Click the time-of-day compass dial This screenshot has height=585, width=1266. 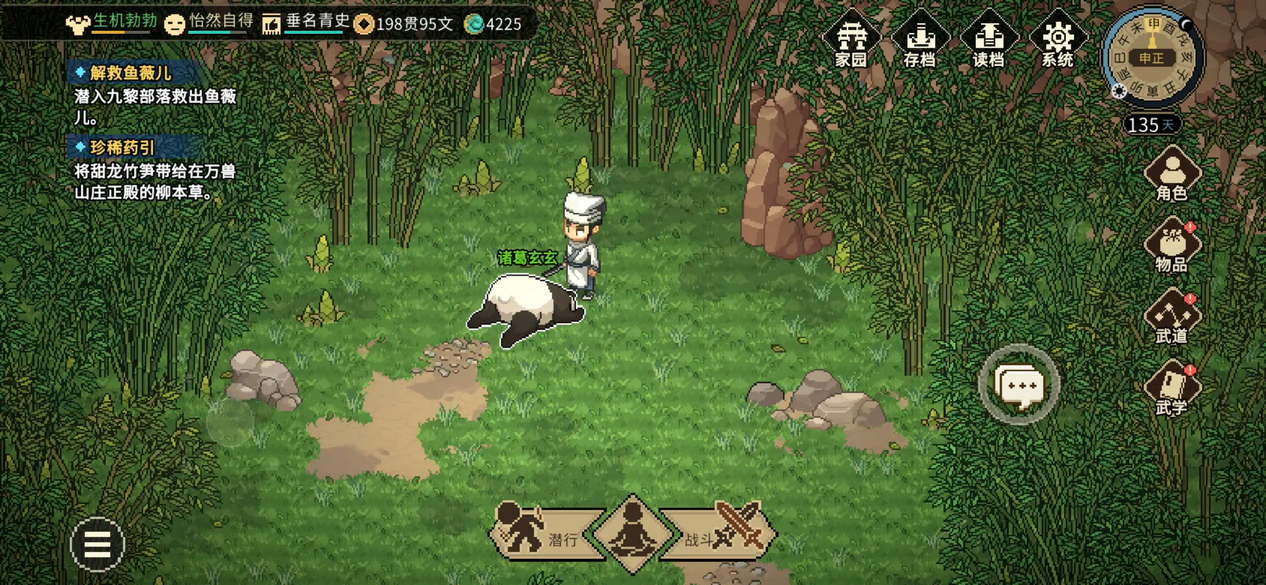pos(1152,57)
